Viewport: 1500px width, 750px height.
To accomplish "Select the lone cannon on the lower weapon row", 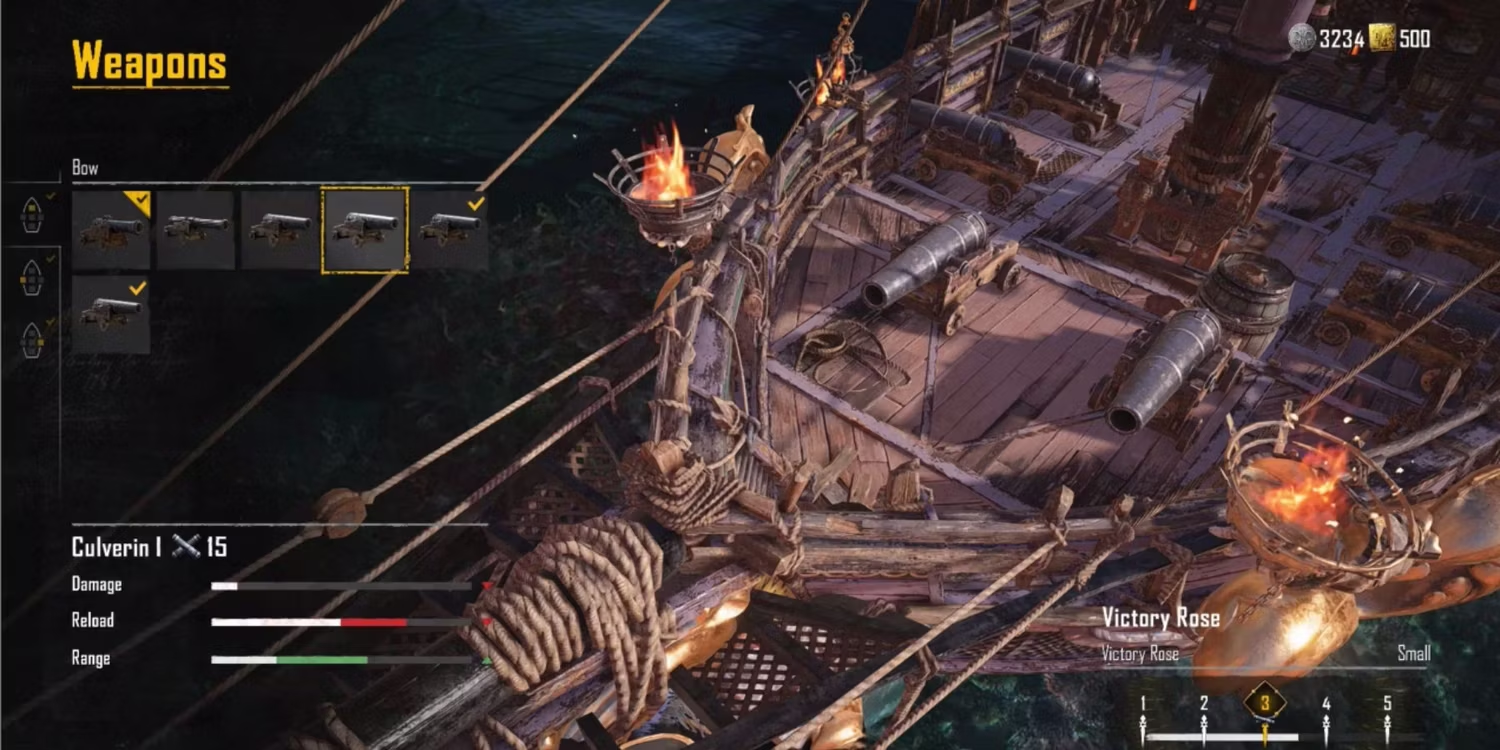I will 111,314.
